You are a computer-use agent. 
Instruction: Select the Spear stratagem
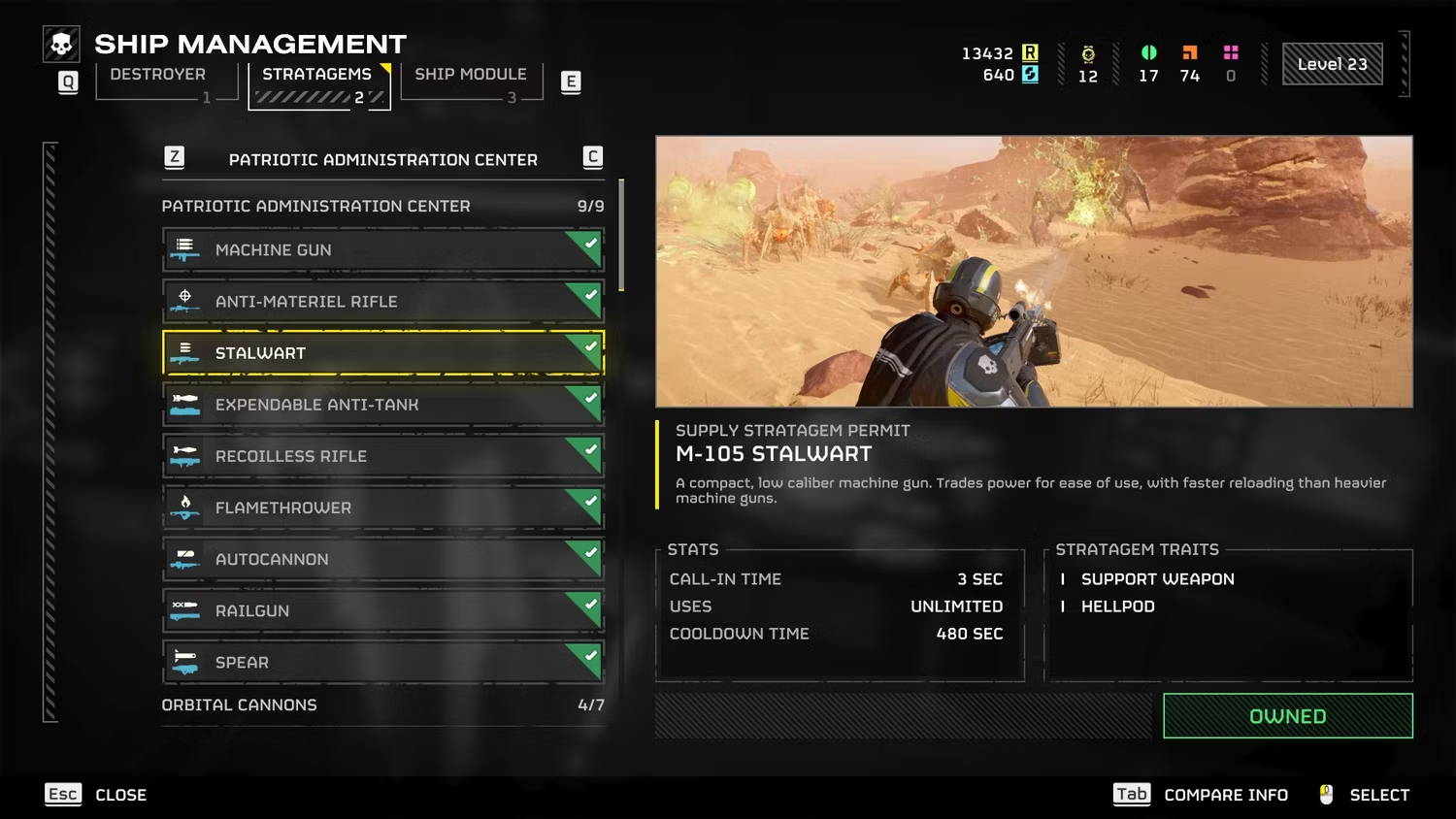click(x=382, y=662)
